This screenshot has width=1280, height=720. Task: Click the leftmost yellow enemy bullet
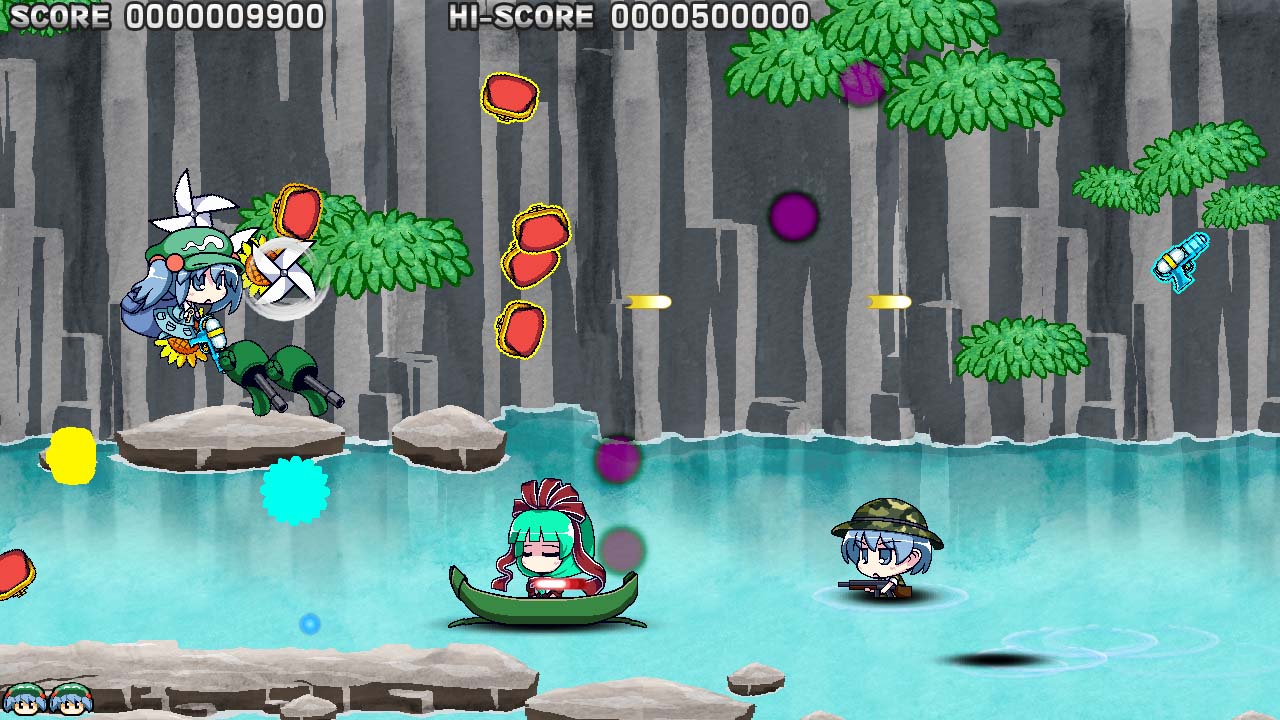(x=648, y=302)
